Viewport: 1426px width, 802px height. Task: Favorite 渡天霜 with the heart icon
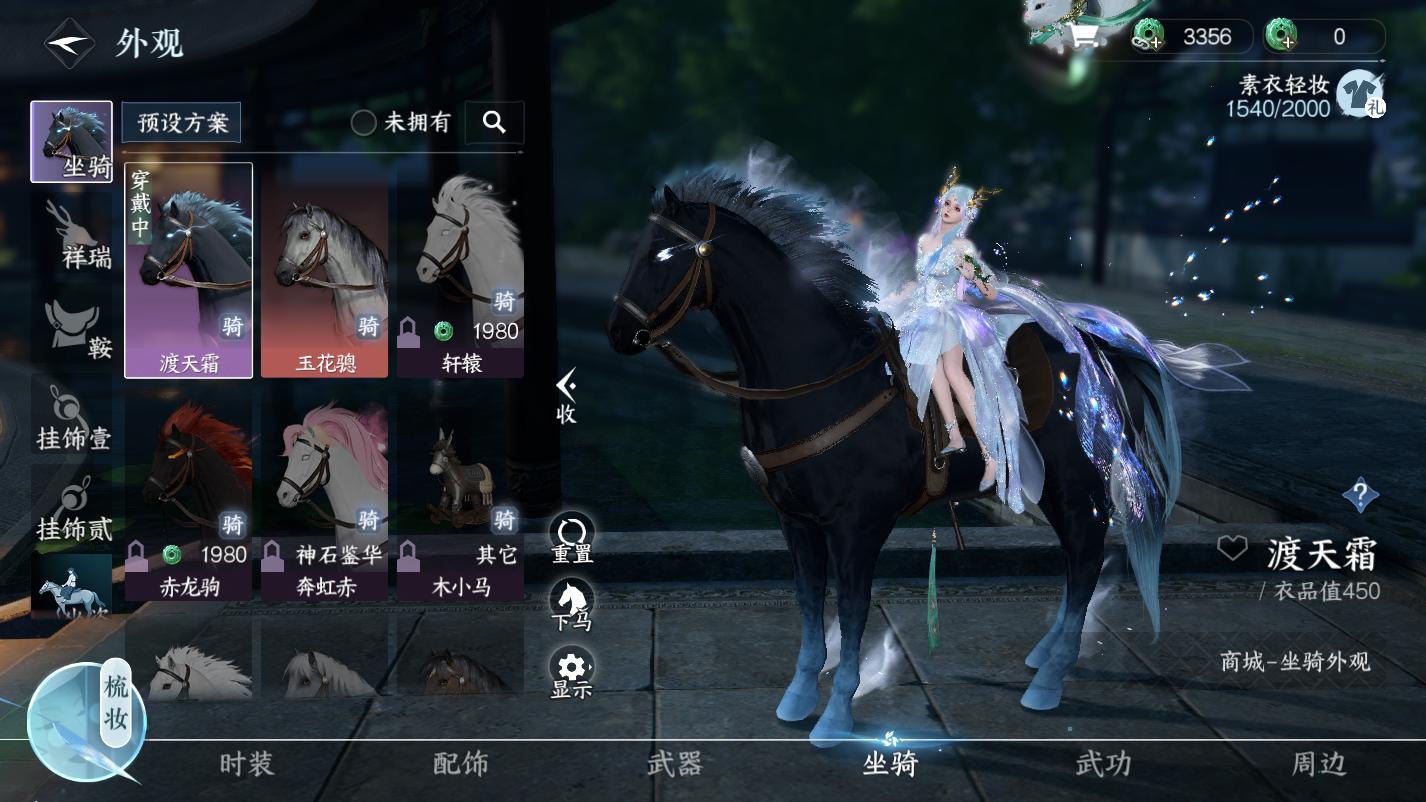pos(1232,548)
